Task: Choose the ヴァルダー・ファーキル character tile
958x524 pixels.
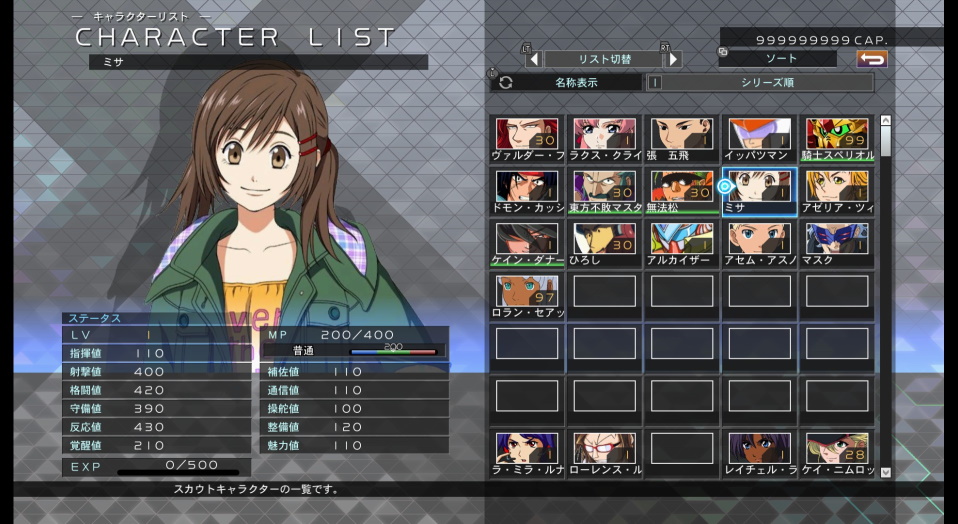Action: (527, 139)
